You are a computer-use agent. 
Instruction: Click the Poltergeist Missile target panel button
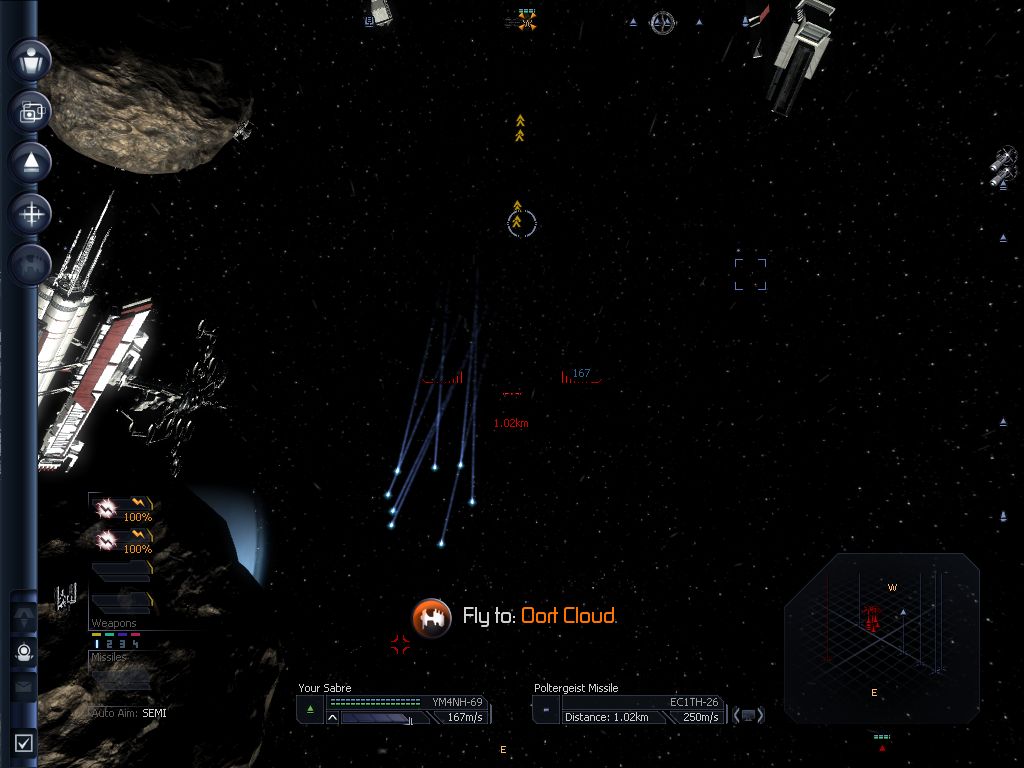pyautogui.click(x=546, y=710)
